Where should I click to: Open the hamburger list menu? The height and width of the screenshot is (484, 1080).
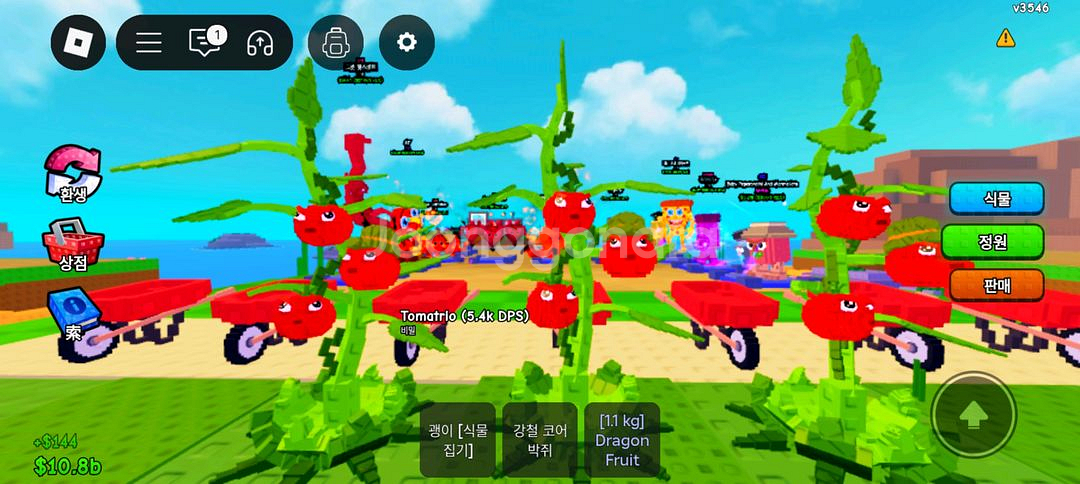point(149,42)
